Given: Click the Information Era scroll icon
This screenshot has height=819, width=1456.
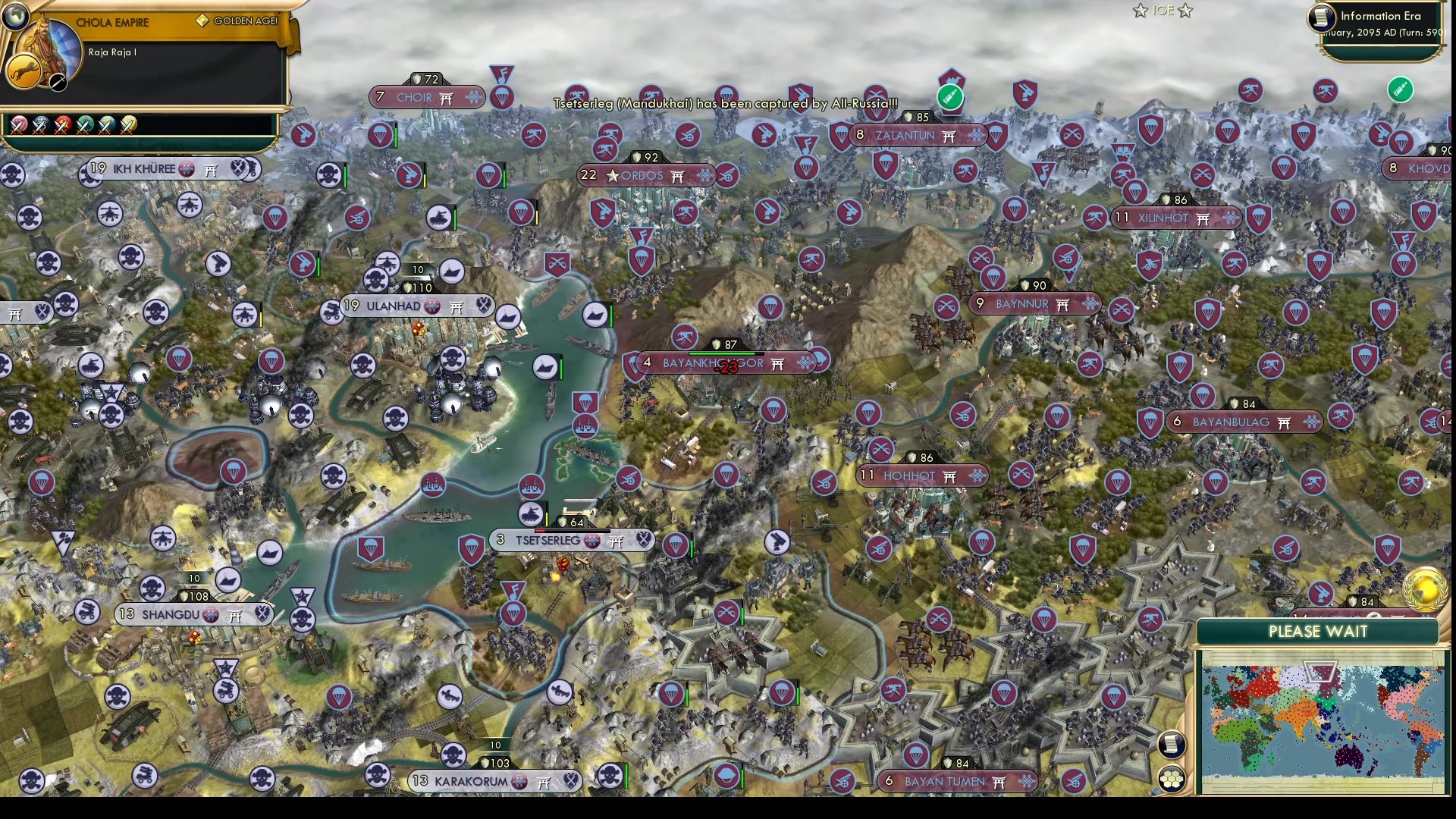Looking at the screenshot, I should 1317,19.
